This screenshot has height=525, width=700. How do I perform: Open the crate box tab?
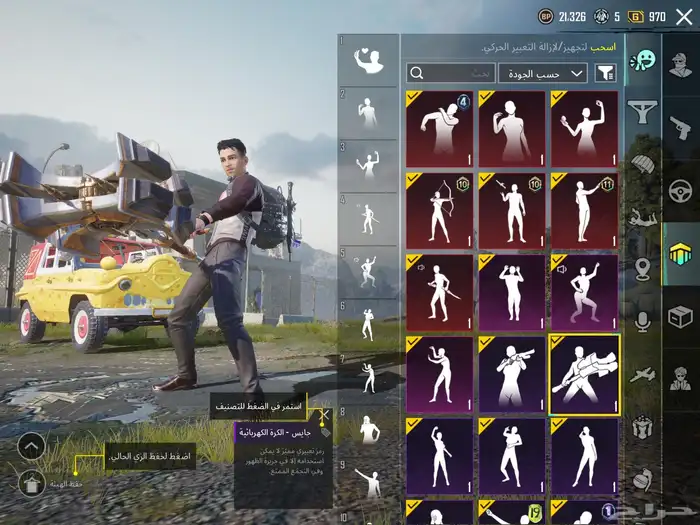[680, 317]
